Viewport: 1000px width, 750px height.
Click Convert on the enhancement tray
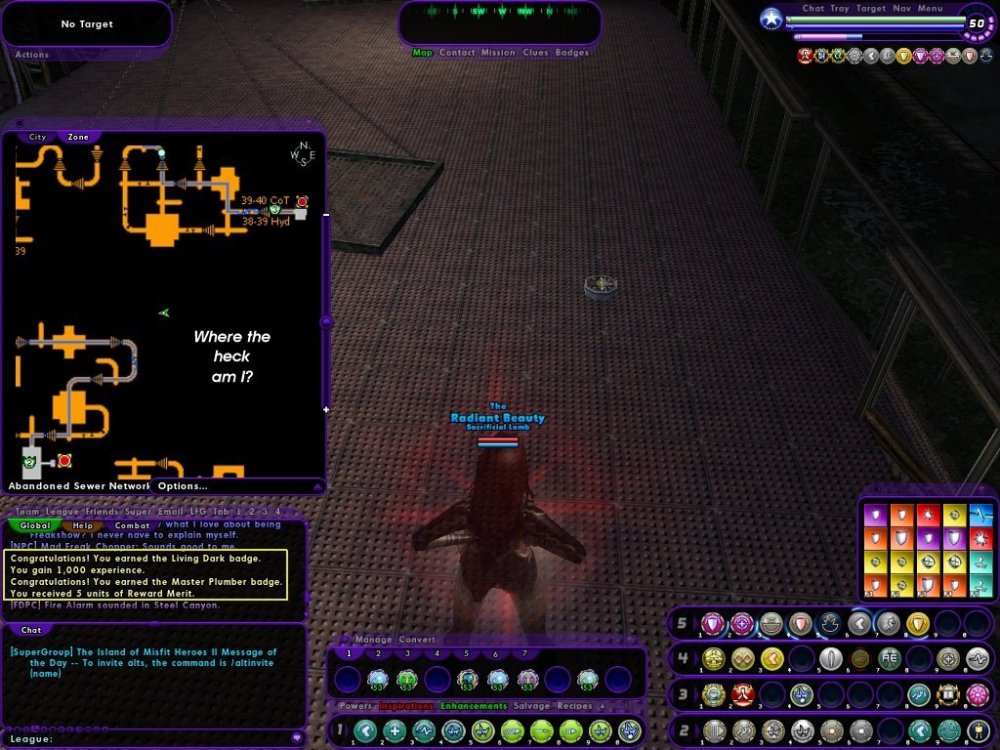tap(417, 639)
